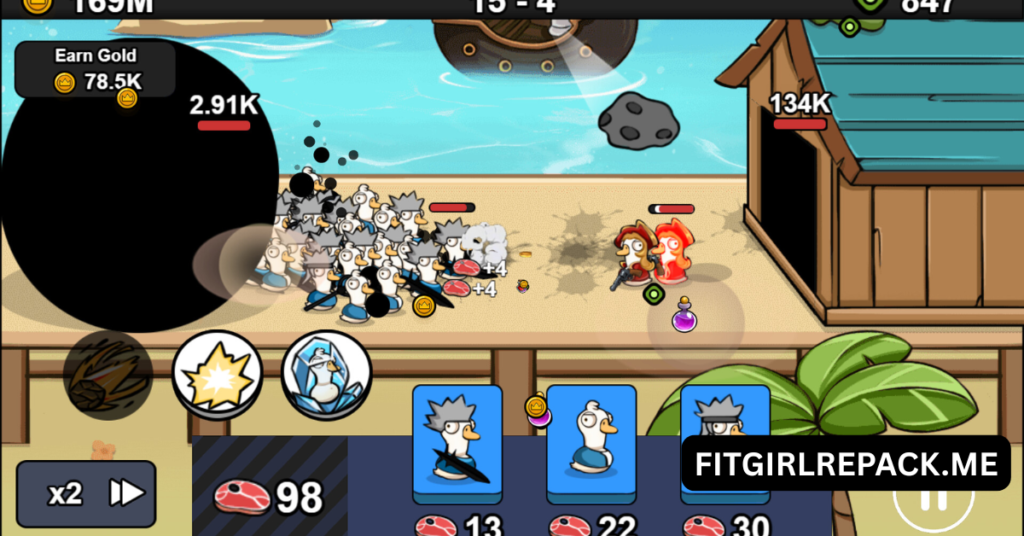
Task: Toggle the x2 game speed button
Action: 86,493
